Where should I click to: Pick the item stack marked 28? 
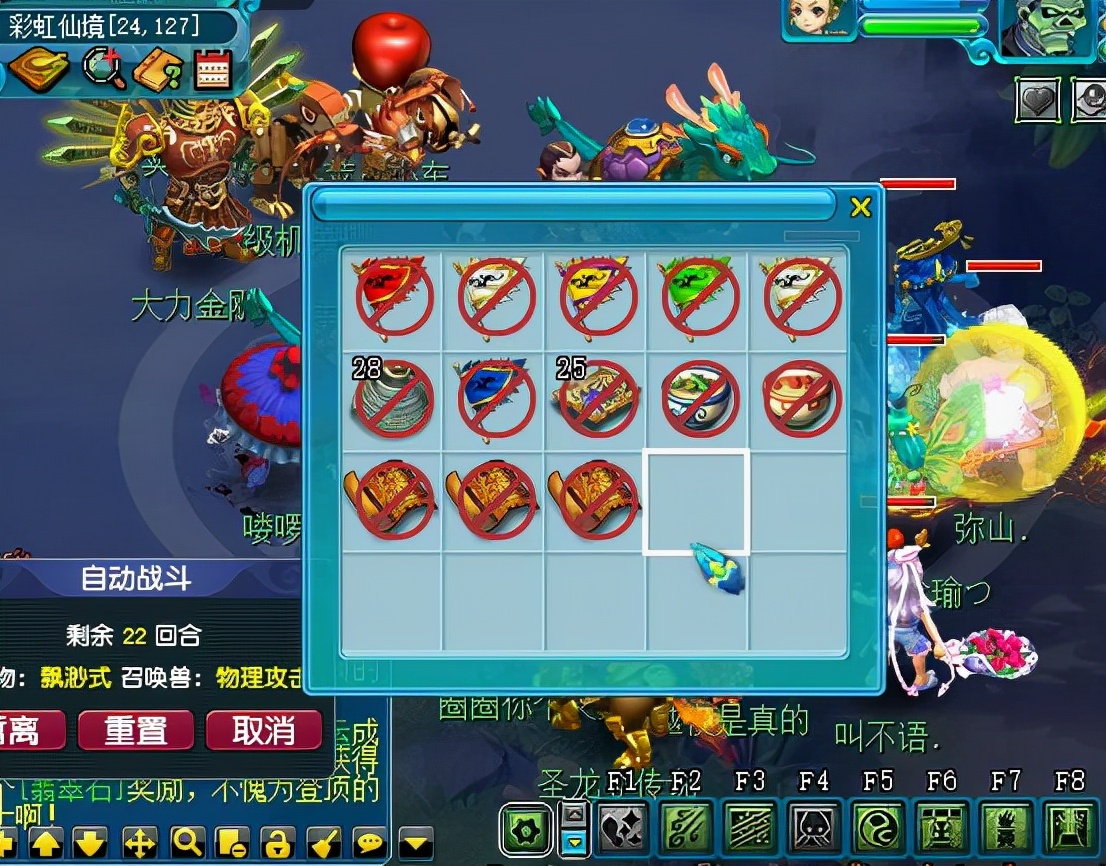tap(393, 397)
